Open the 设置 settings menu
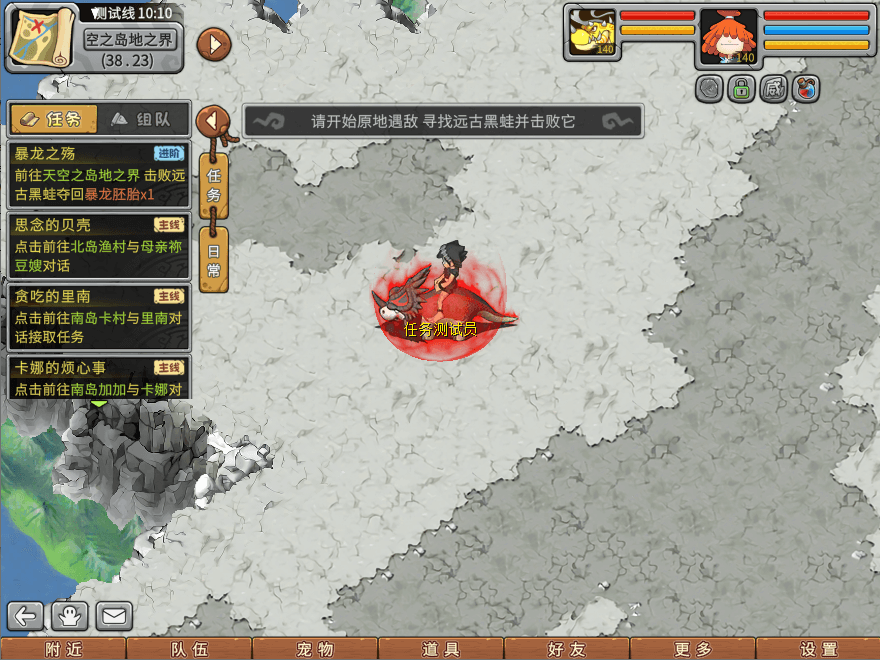The image size is (880, 660). [817, 649]
